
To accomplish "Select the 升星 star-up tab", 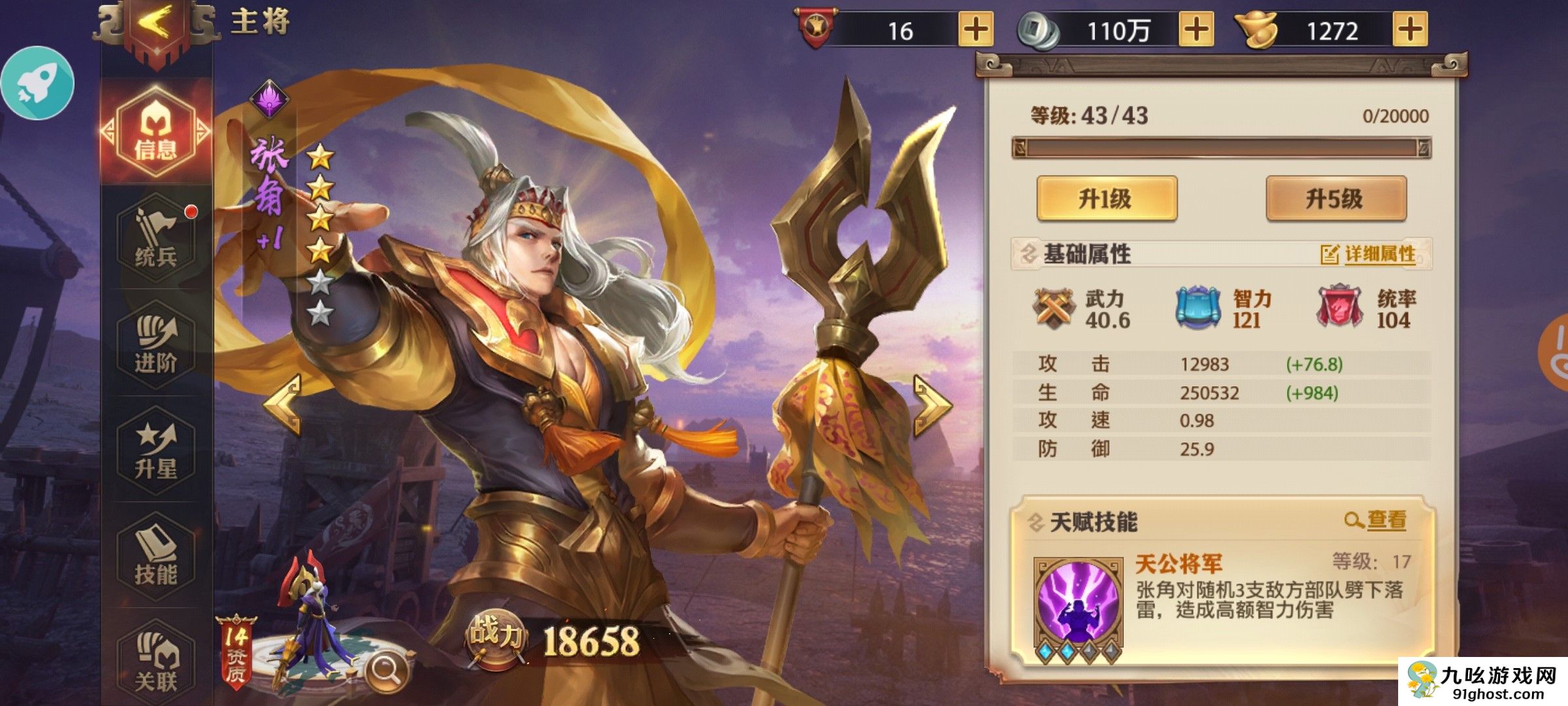I will click(155, 451).
